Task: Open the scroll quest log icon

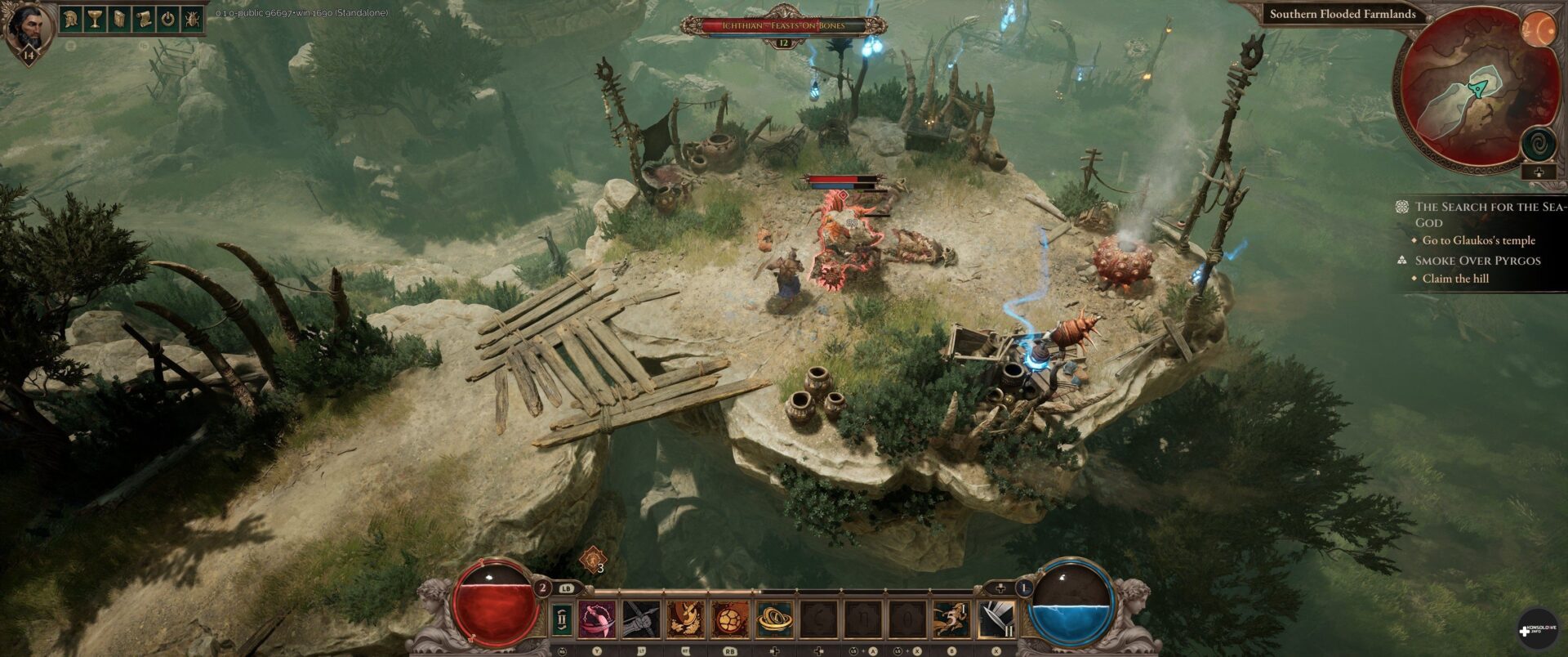Action: pos(144,19)
